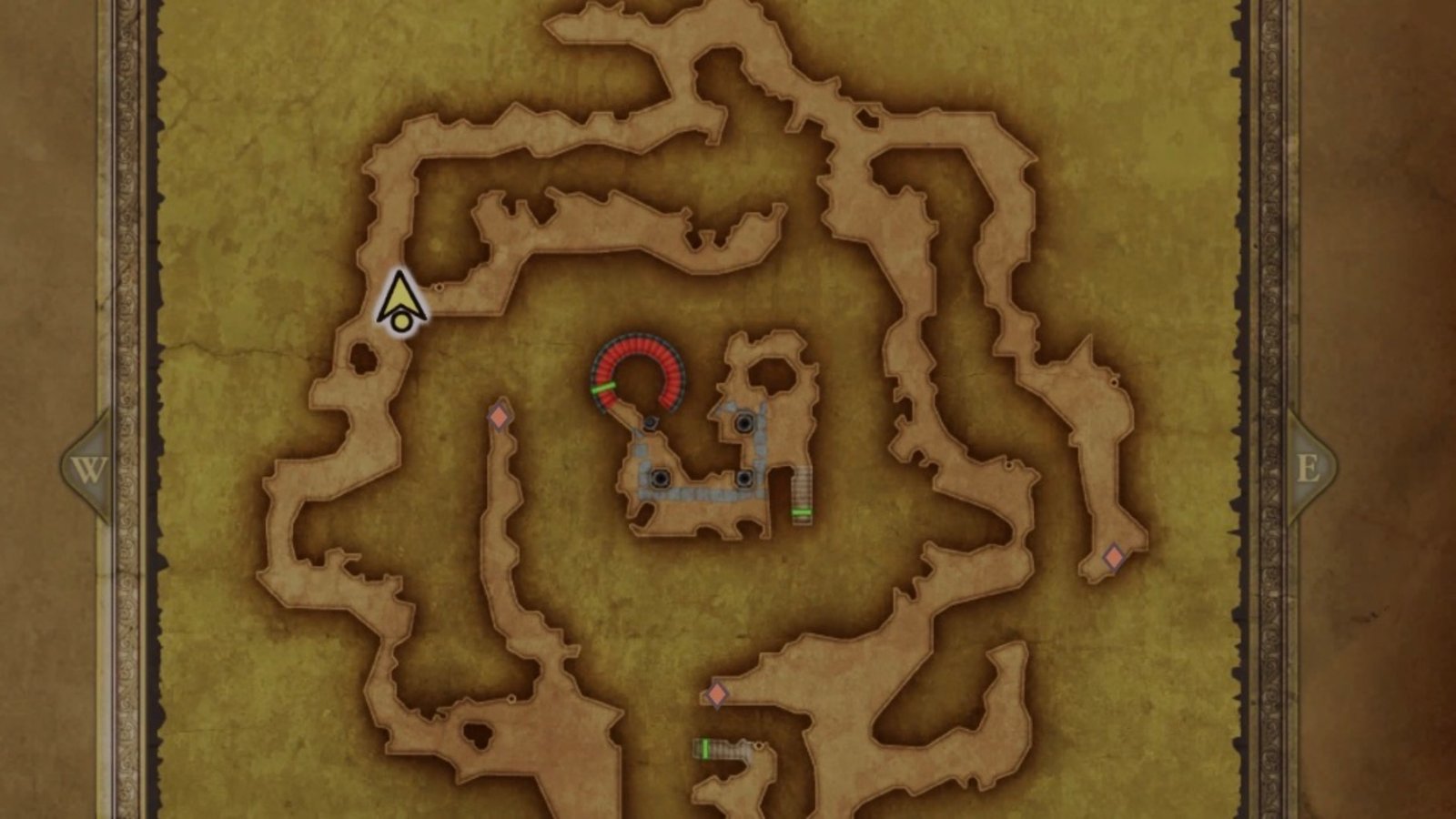The image size is (1456, 819).
Task: Click the cave opening dot near the player arrow
Action: pos(440,287)
